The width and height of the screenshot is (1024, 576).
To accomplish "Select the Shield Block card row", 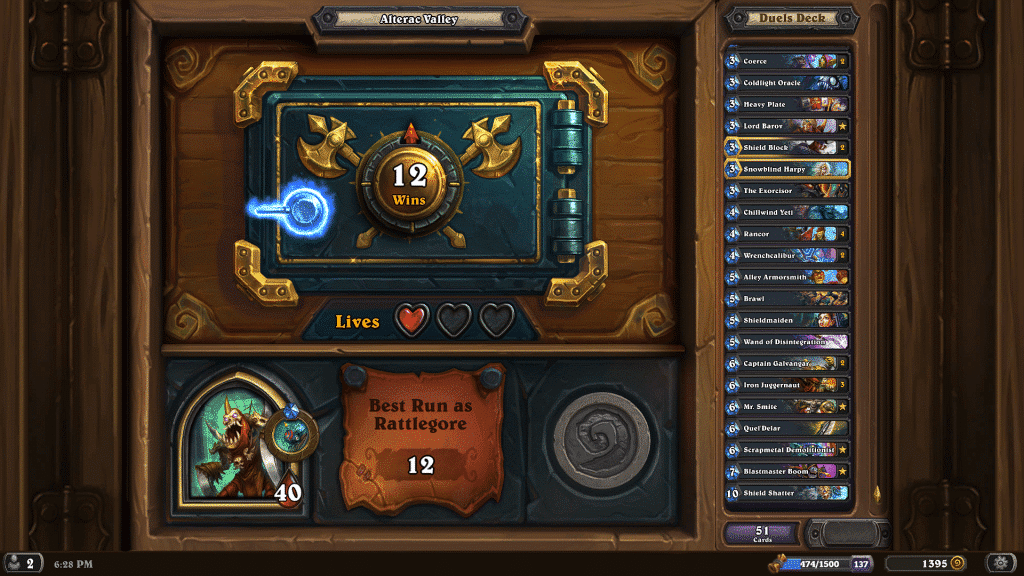I will tap(788, 147).
